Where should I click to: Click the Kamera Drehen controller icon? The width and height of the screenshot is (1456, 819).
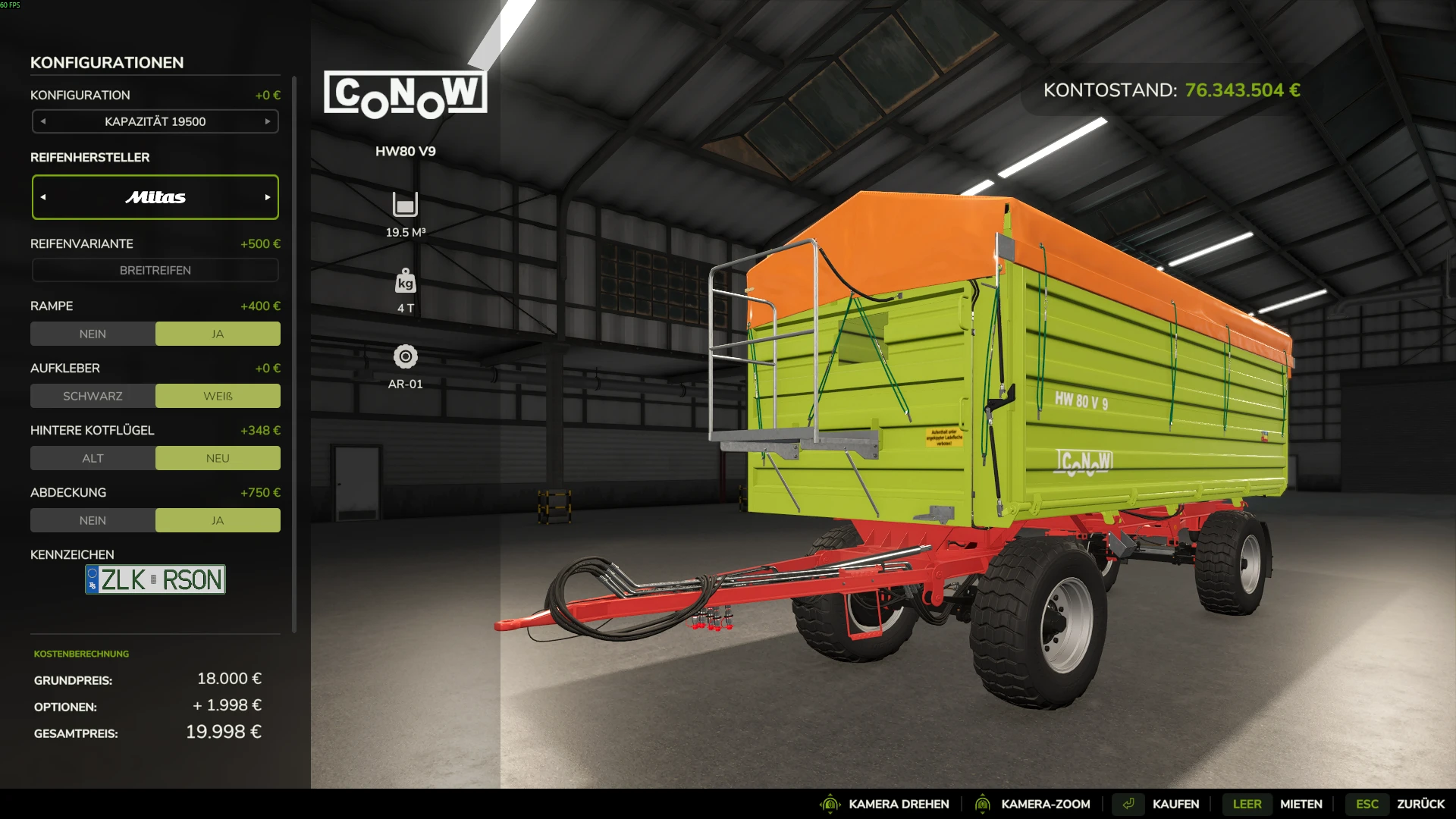tap(830, 803)
